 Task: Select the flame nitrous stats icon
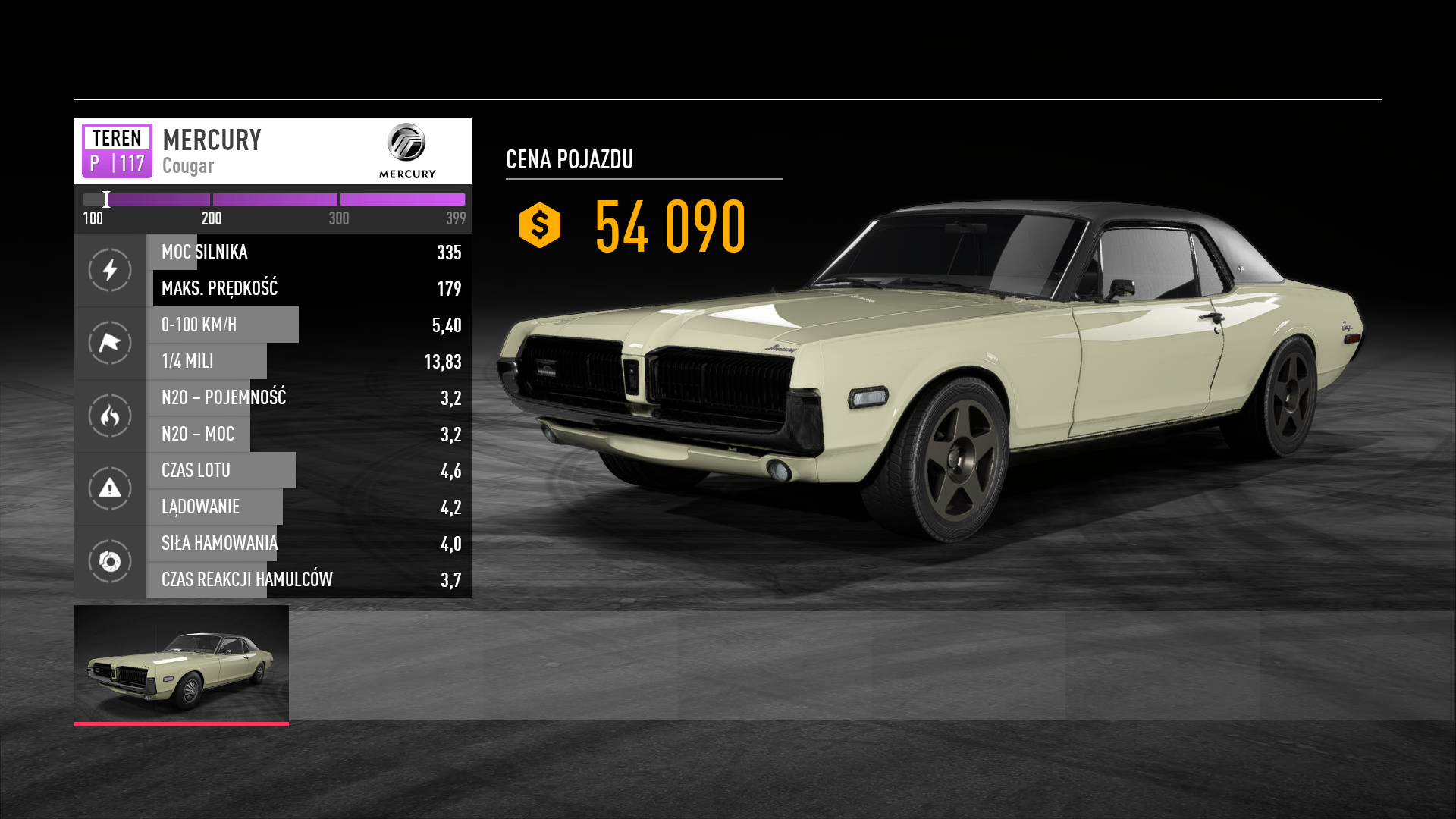(110, 416)
